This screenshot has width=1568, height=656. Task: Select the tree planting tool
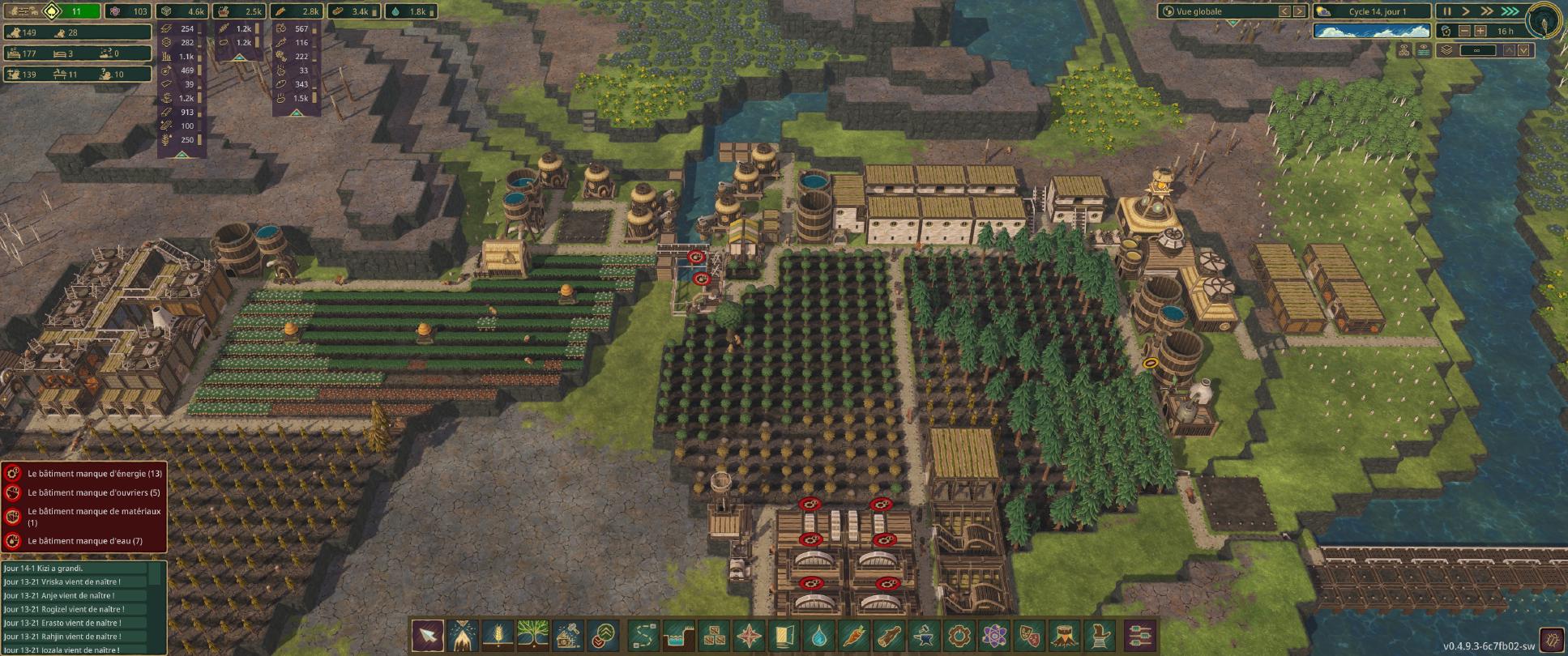(534, 637)
